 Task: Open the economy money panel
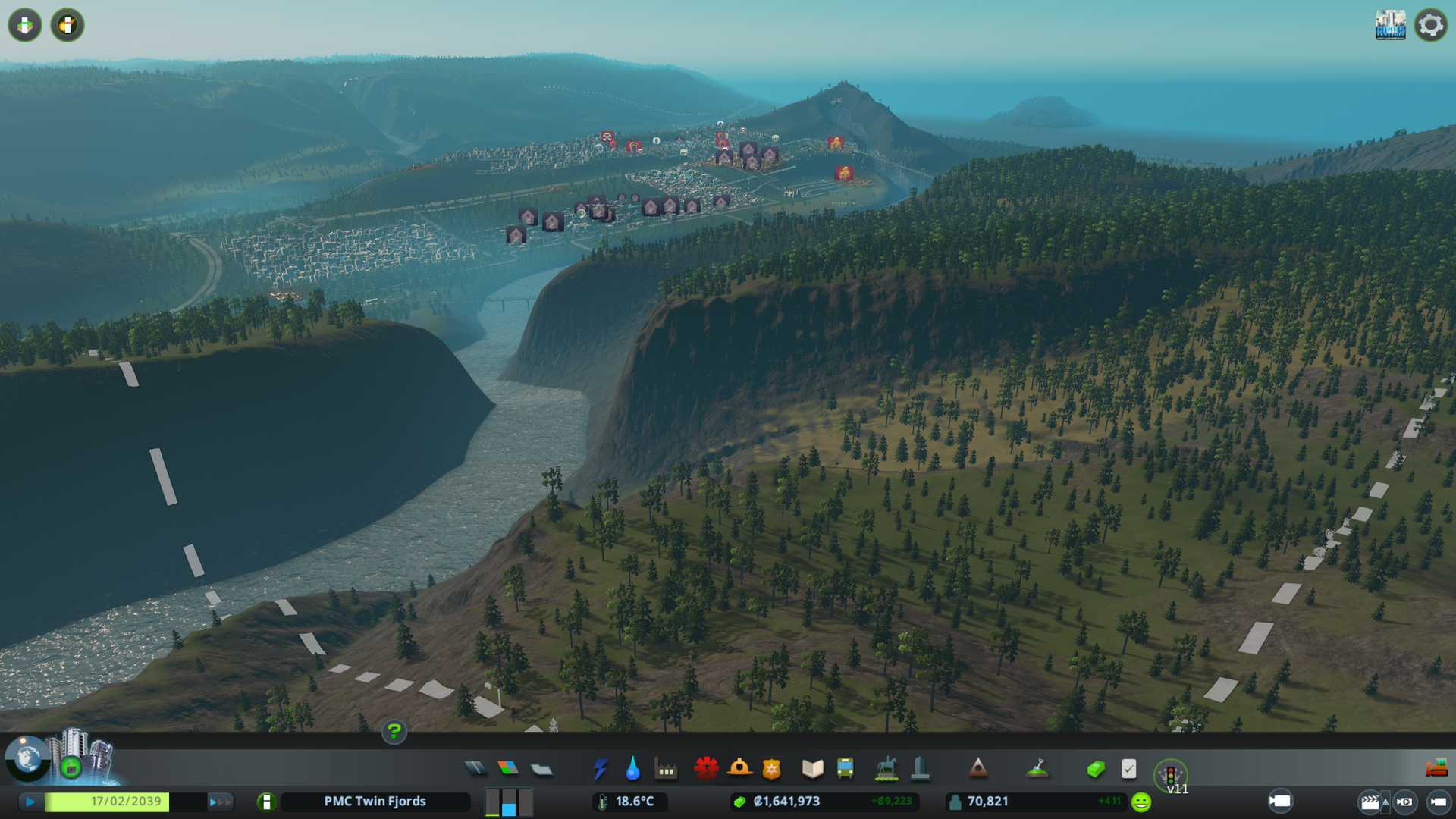tap(1095, 769)
